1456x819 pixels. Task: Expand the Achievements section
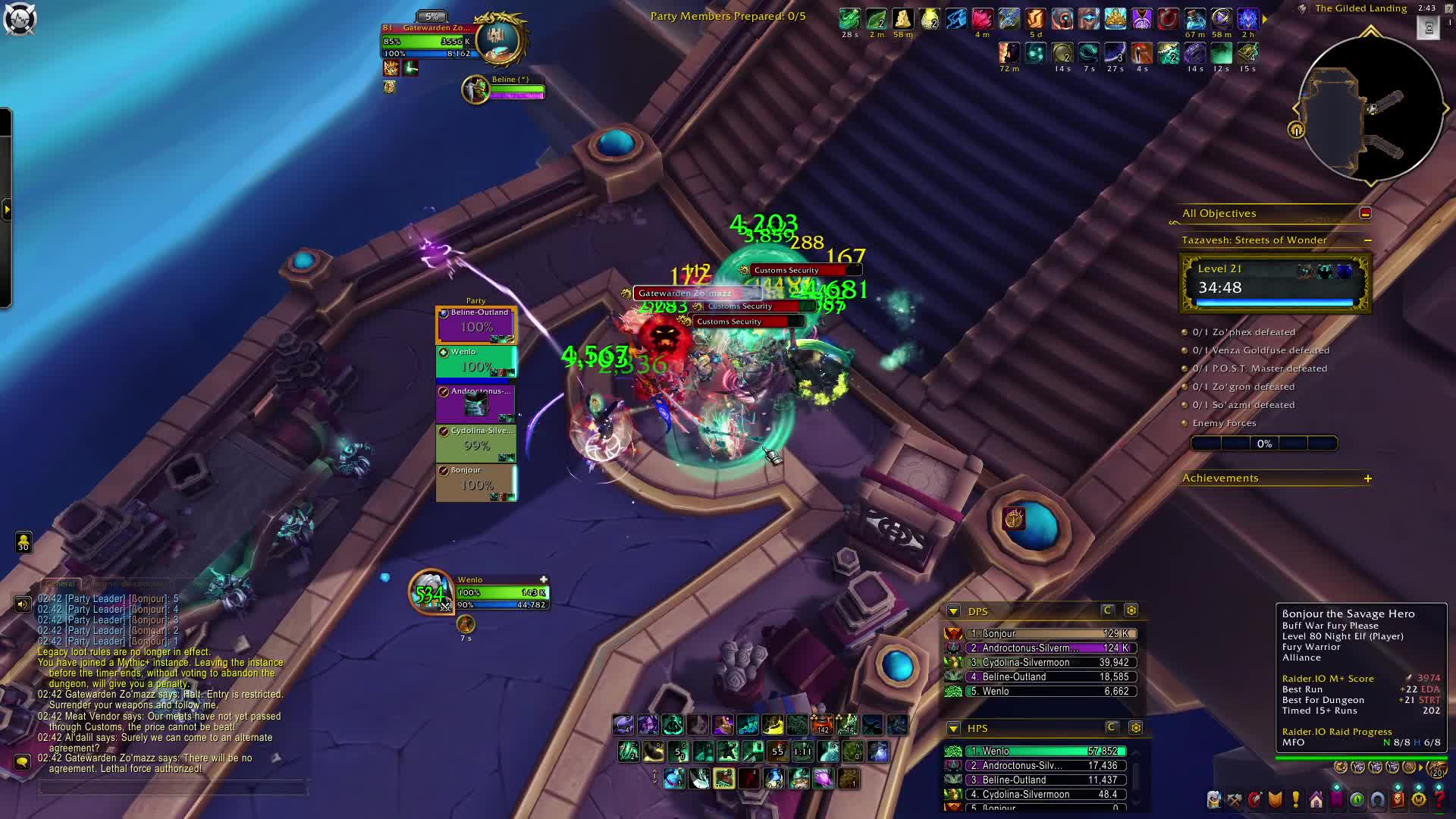tap(1367, 479)
